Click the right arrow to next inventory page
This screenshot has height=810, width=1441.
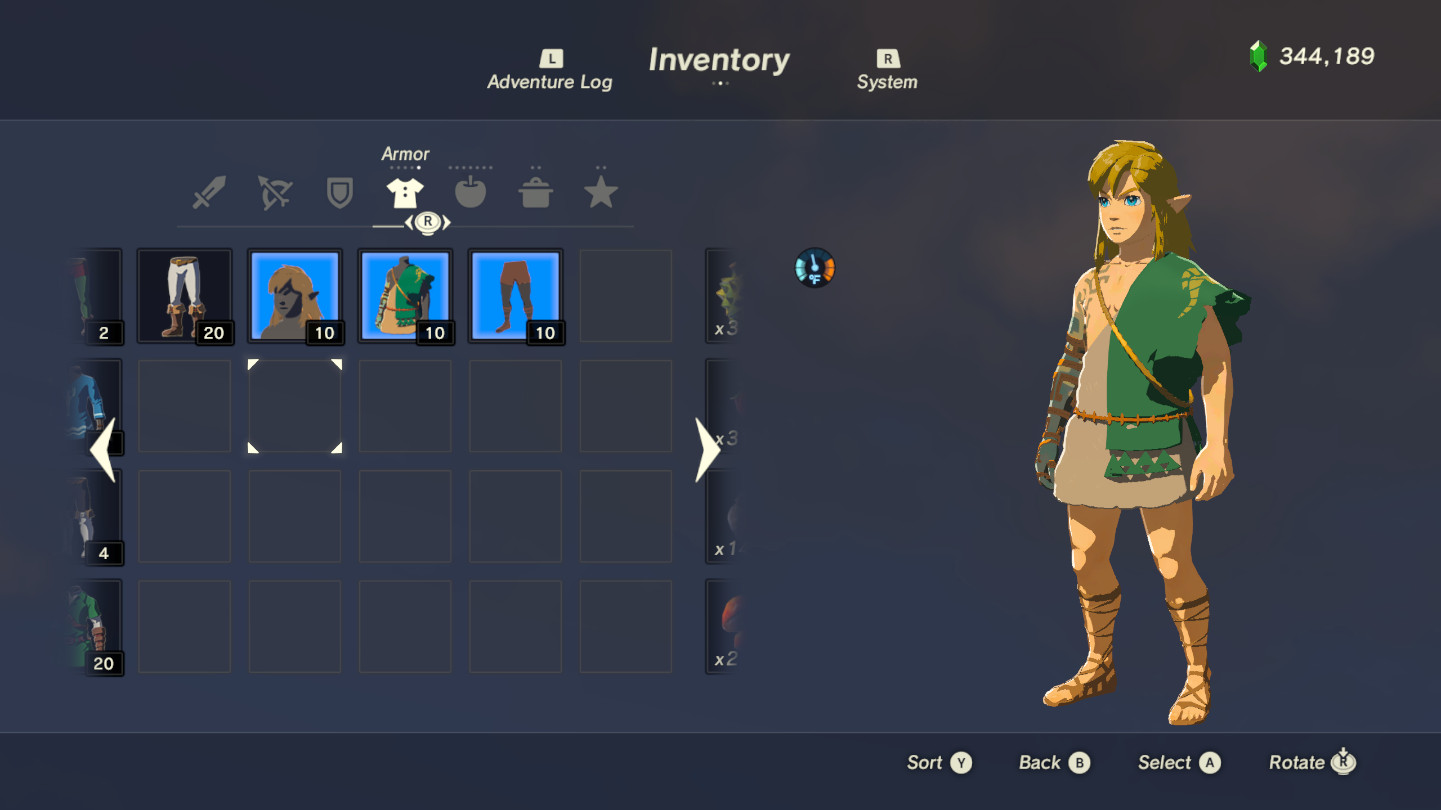[707, 449]
